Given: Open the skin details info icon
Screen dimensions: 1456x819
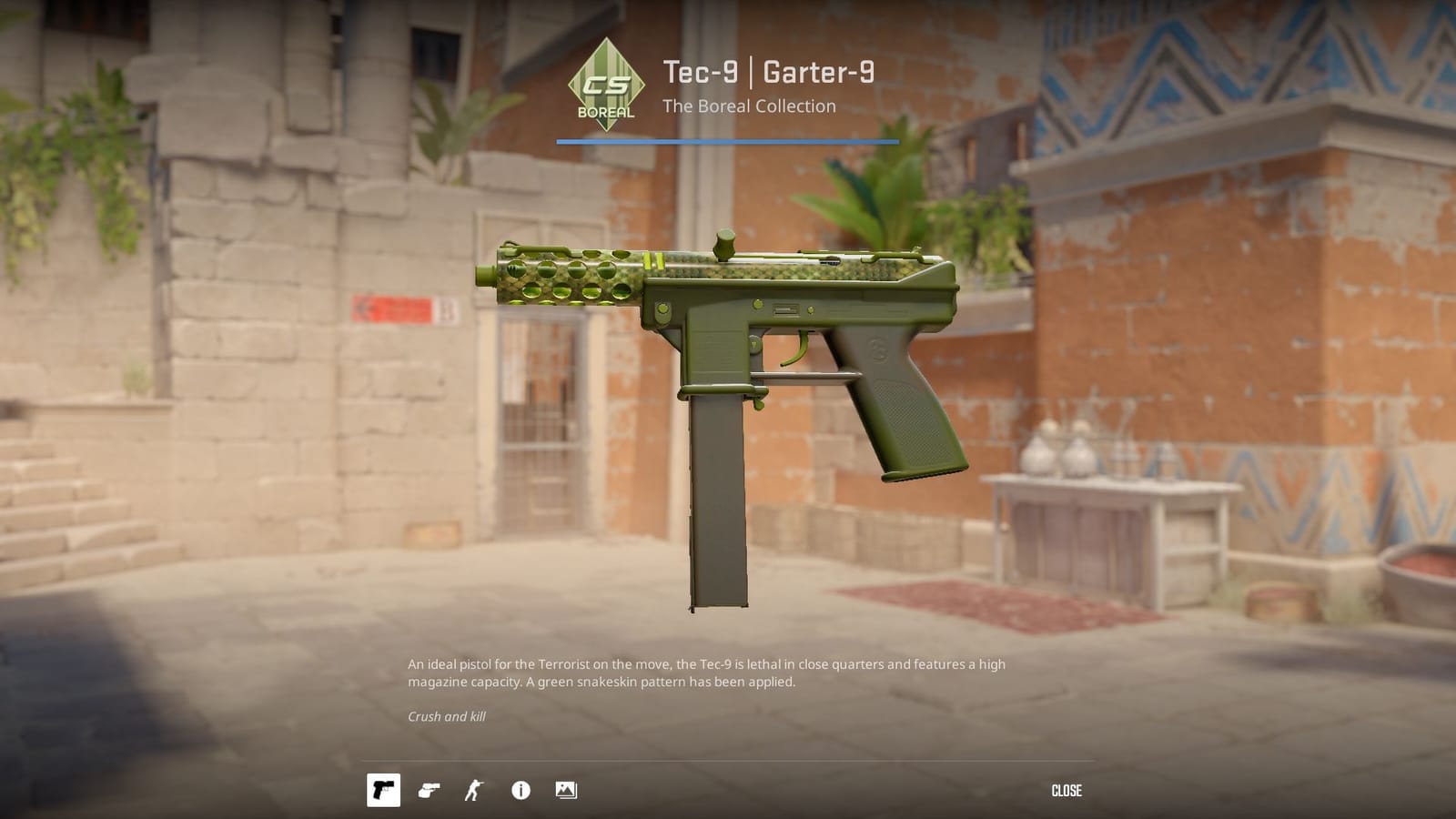Looking at the screenshot, I should coord(520,790).
